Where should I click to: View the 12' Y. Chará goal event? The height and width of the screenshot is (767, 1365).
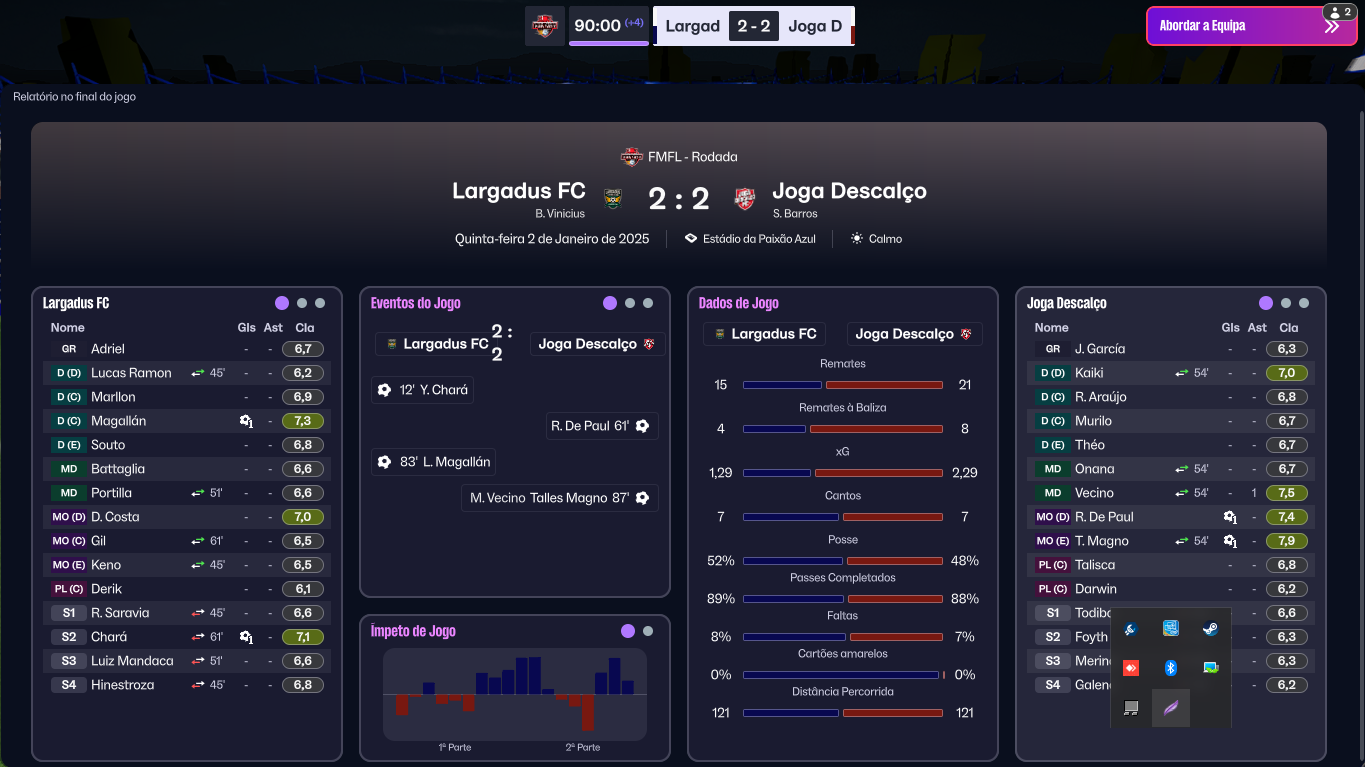pos(422,390)
